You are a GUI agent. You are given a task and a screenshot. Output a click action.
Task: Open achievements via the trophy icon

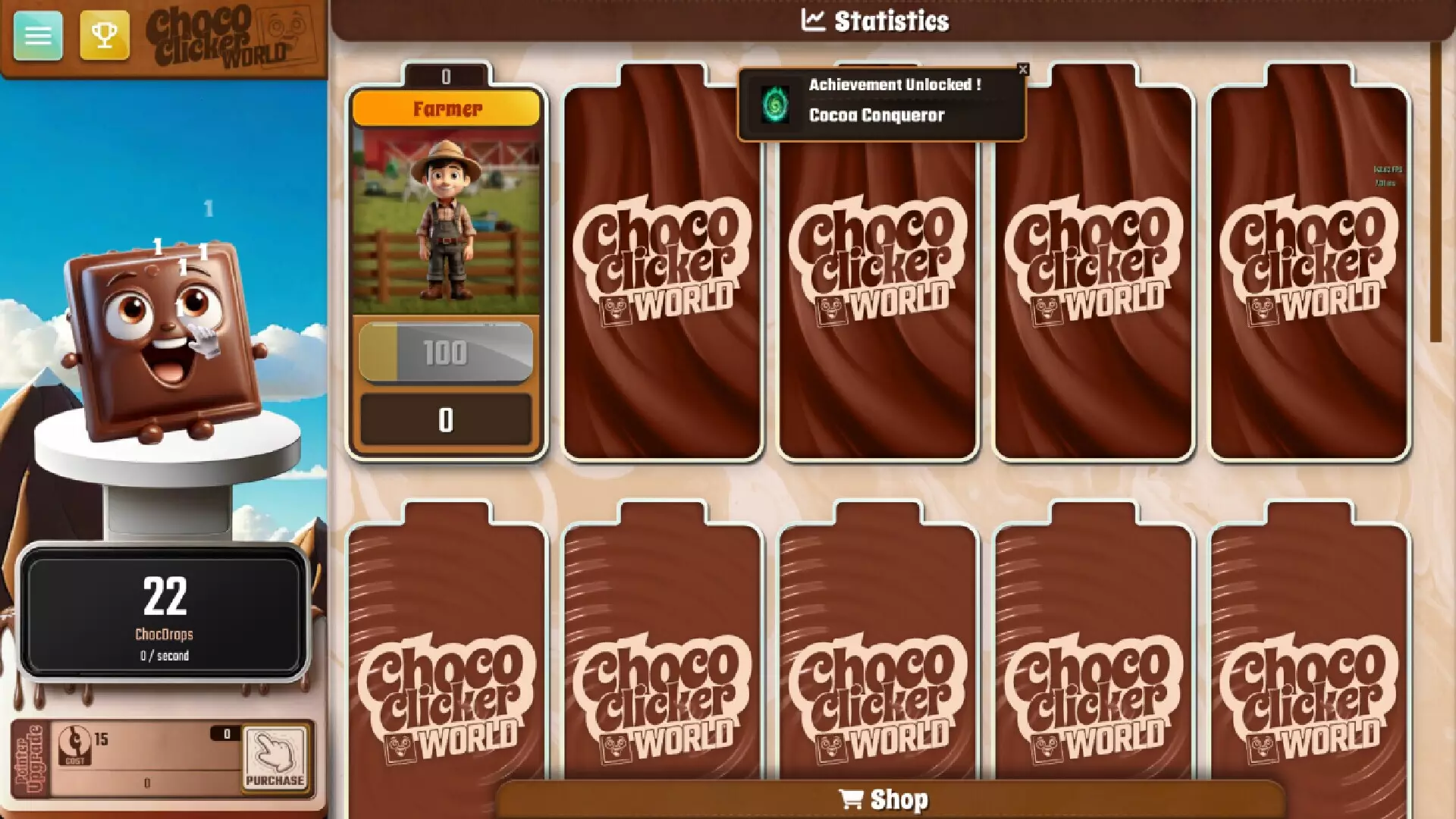[x=105, y=34]
